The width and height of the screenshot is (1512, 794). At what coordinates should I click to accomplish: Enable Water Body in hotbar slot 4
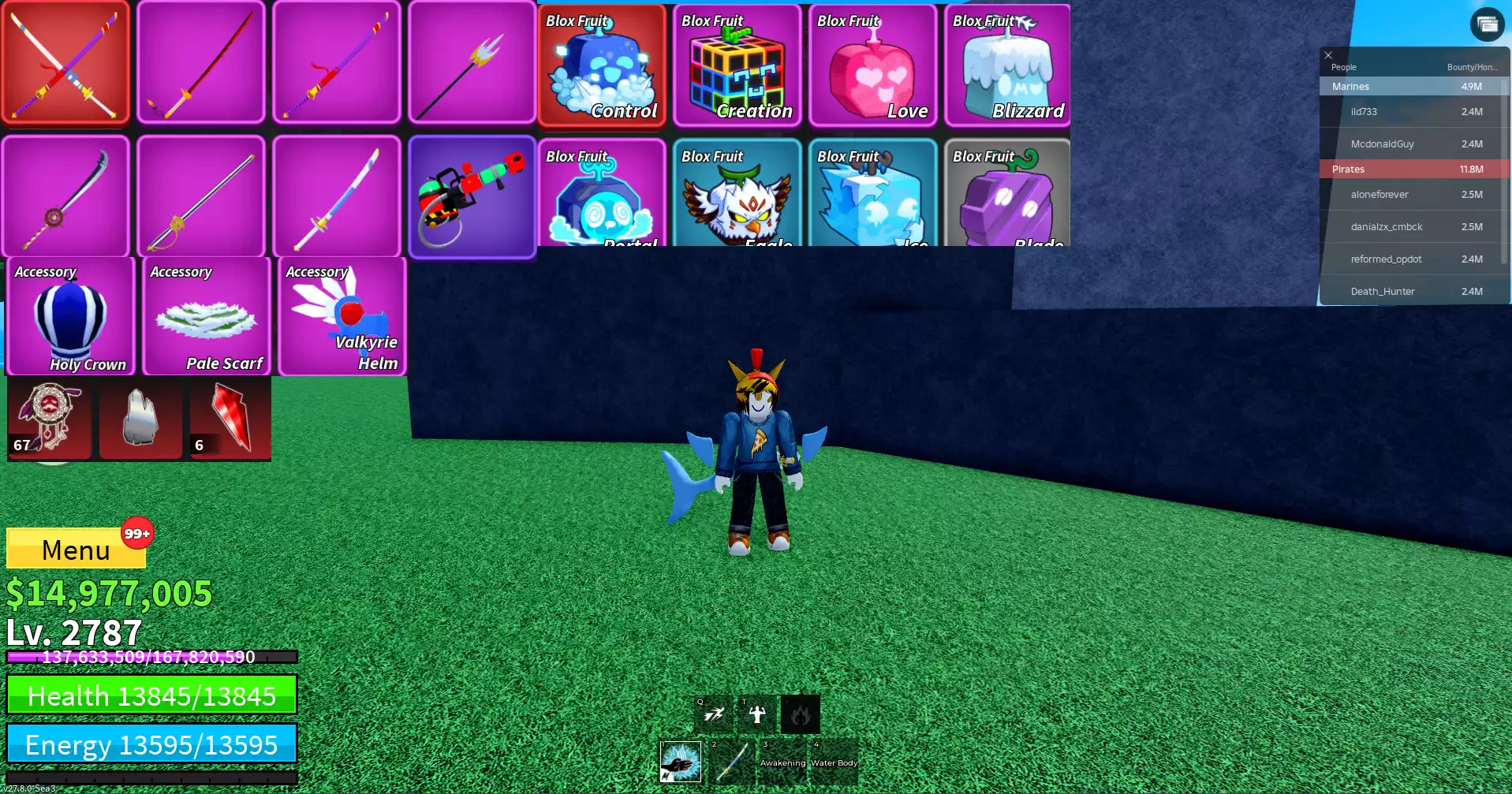tap(834, 762)
